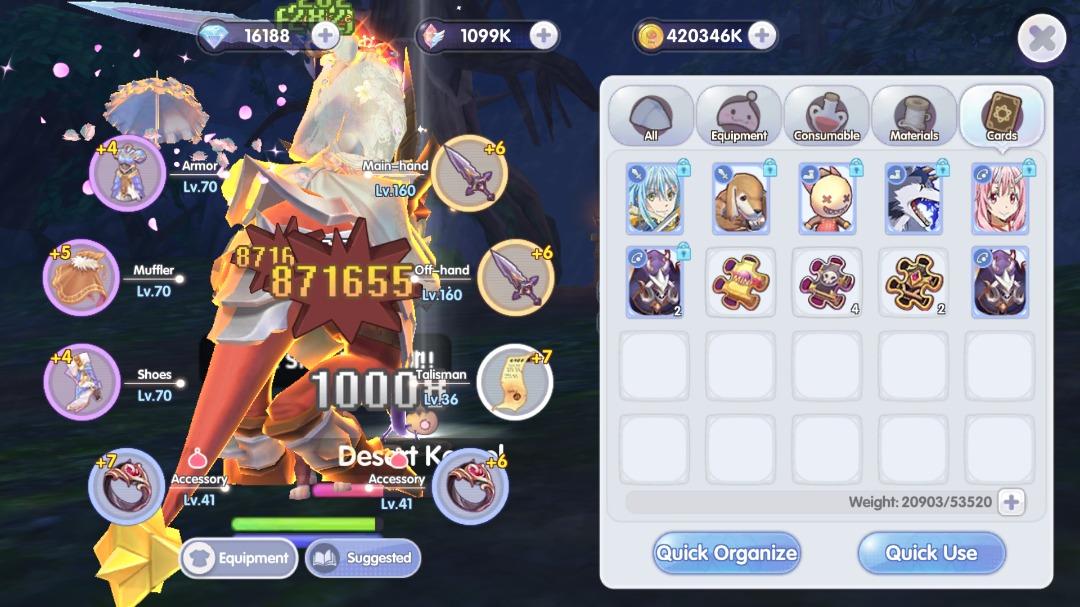Image resolution: width=1080 pixels, height=607 pixels.
Task: Click the Quick Organize button
Action: (x=726, y=553)
